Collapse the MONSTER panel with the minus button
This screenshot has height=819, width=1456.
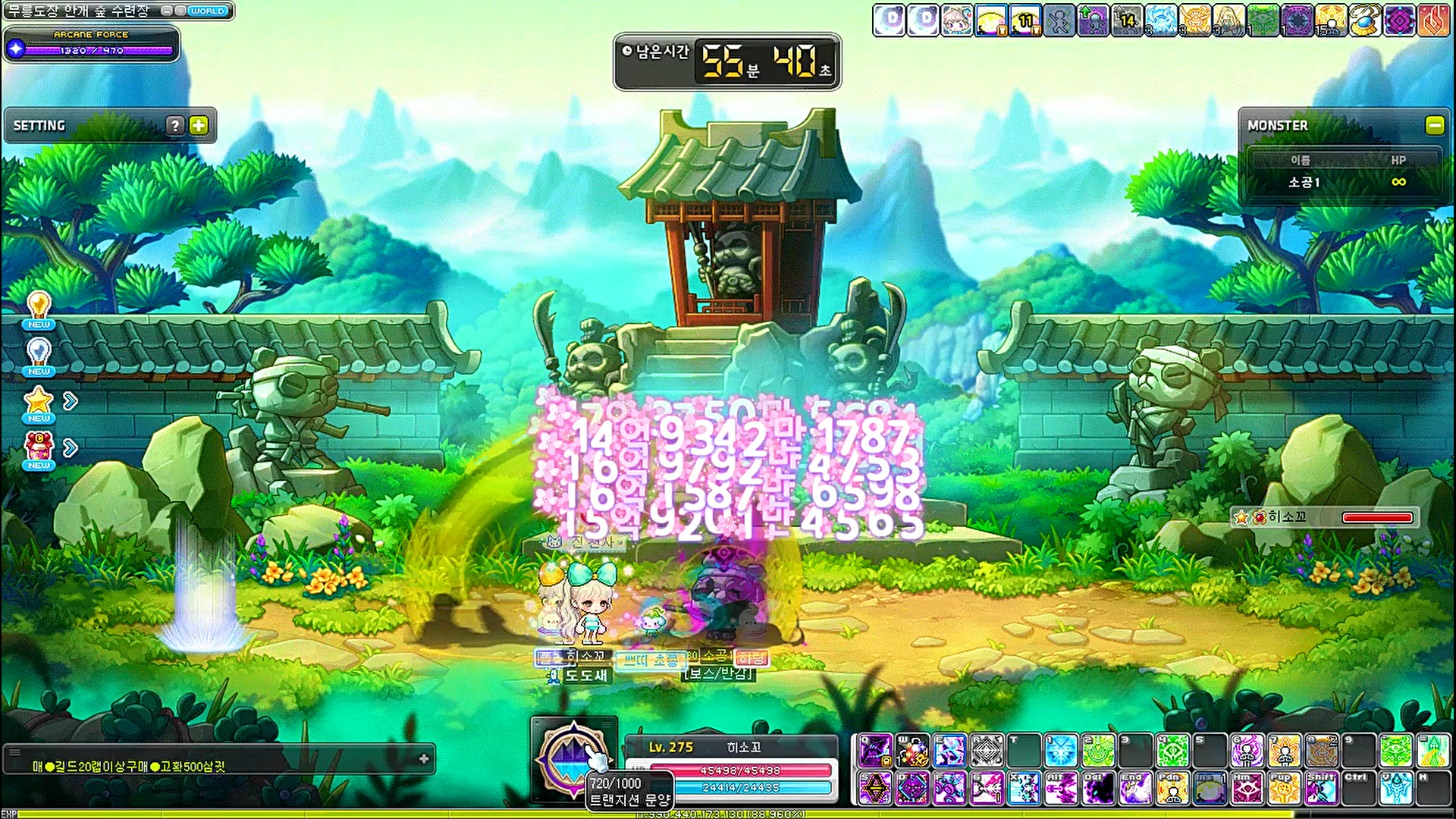point(1434,125)
